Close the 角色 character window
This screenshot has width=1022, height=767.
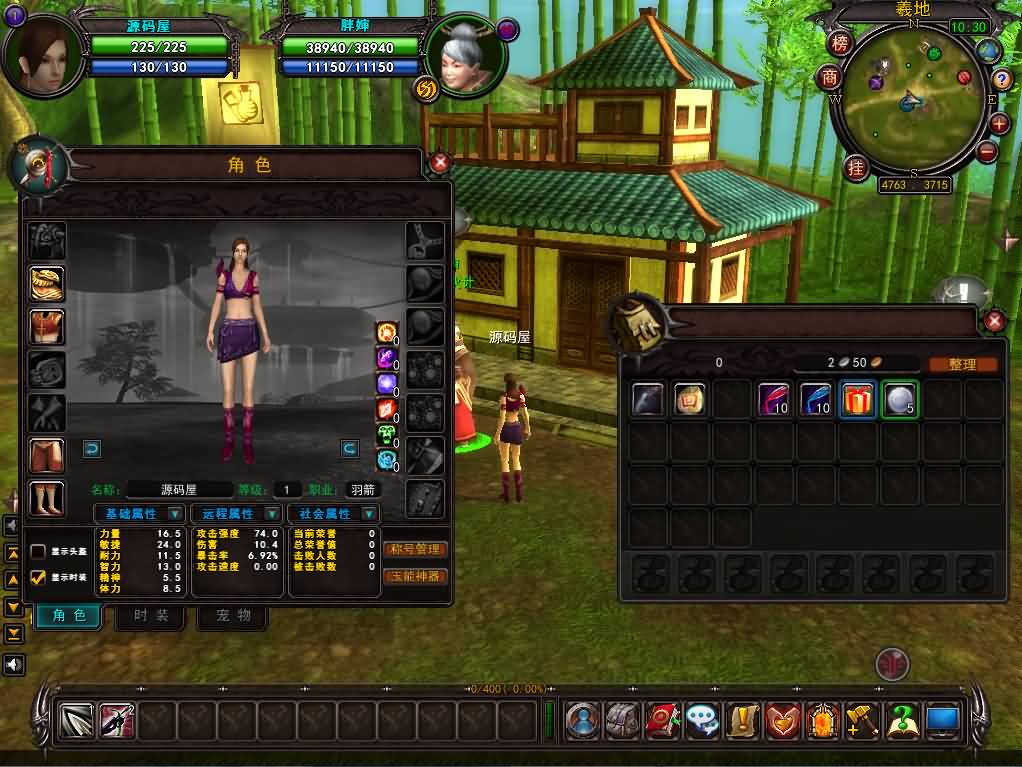tap(440, 163)
